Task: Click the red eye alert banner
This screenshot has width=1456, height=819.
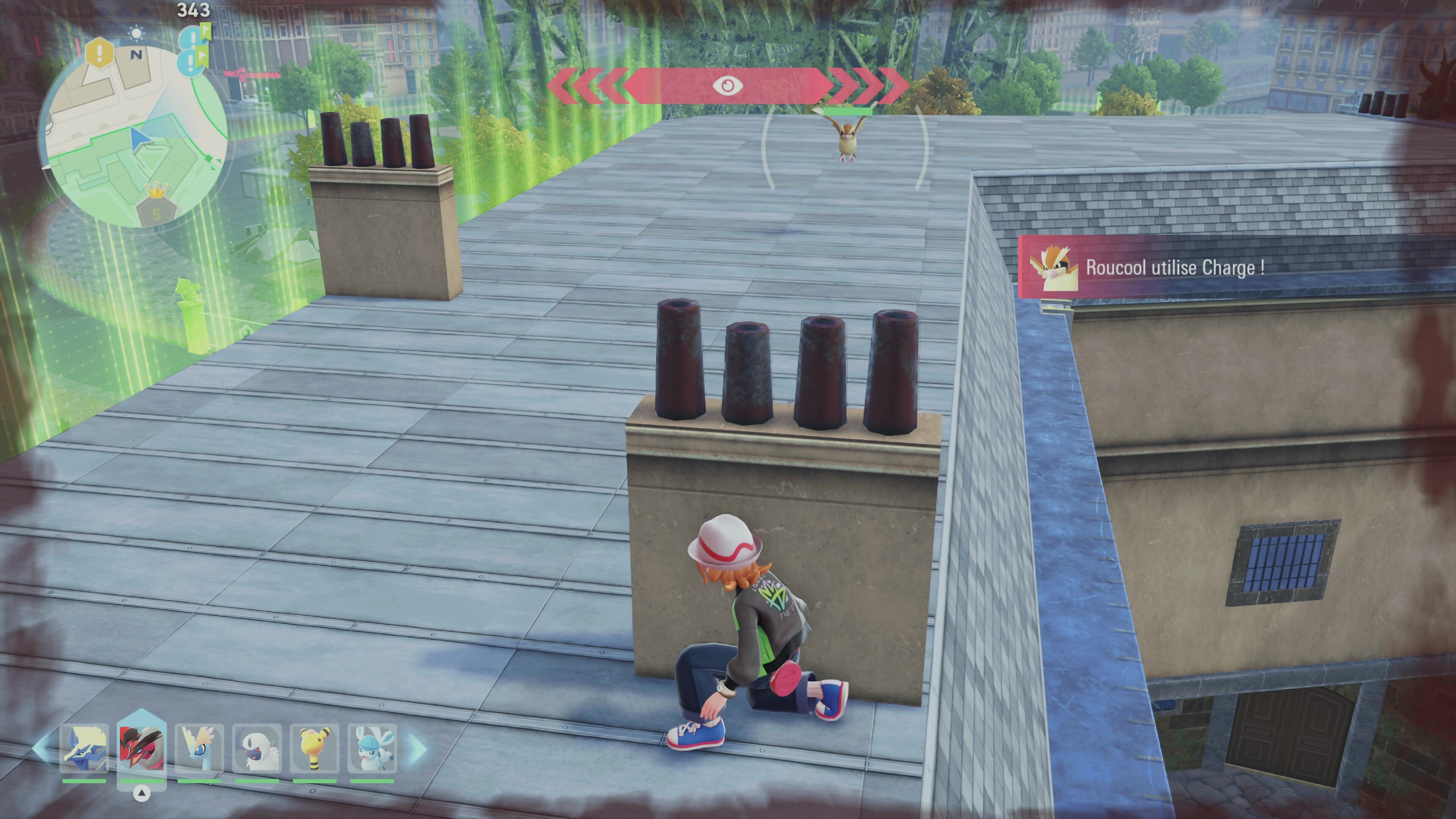Action: (728, 85)
